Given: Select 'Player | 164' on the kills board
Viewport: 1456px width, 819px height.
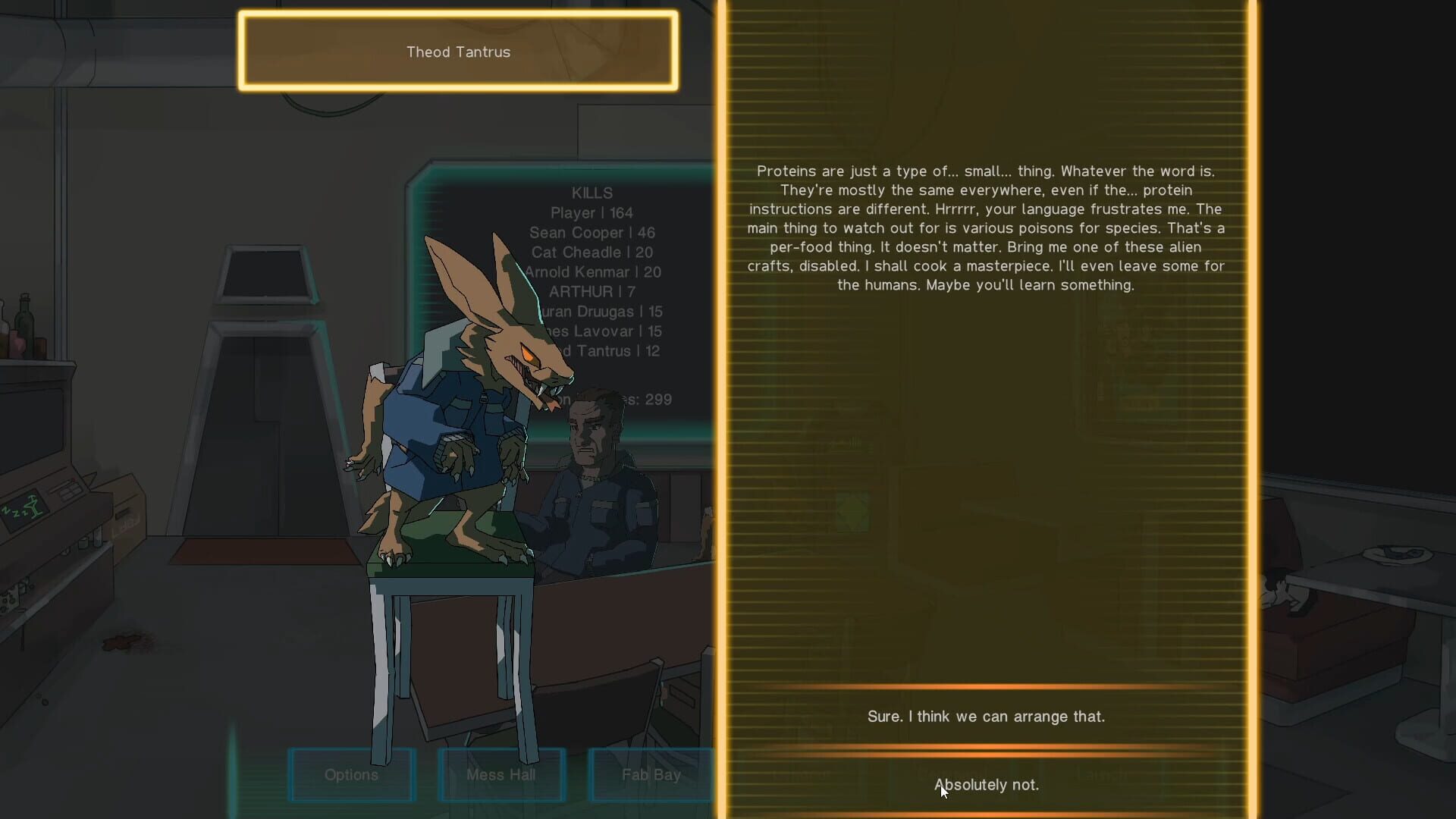Looking at the screenshot, I should coord(592,213).
